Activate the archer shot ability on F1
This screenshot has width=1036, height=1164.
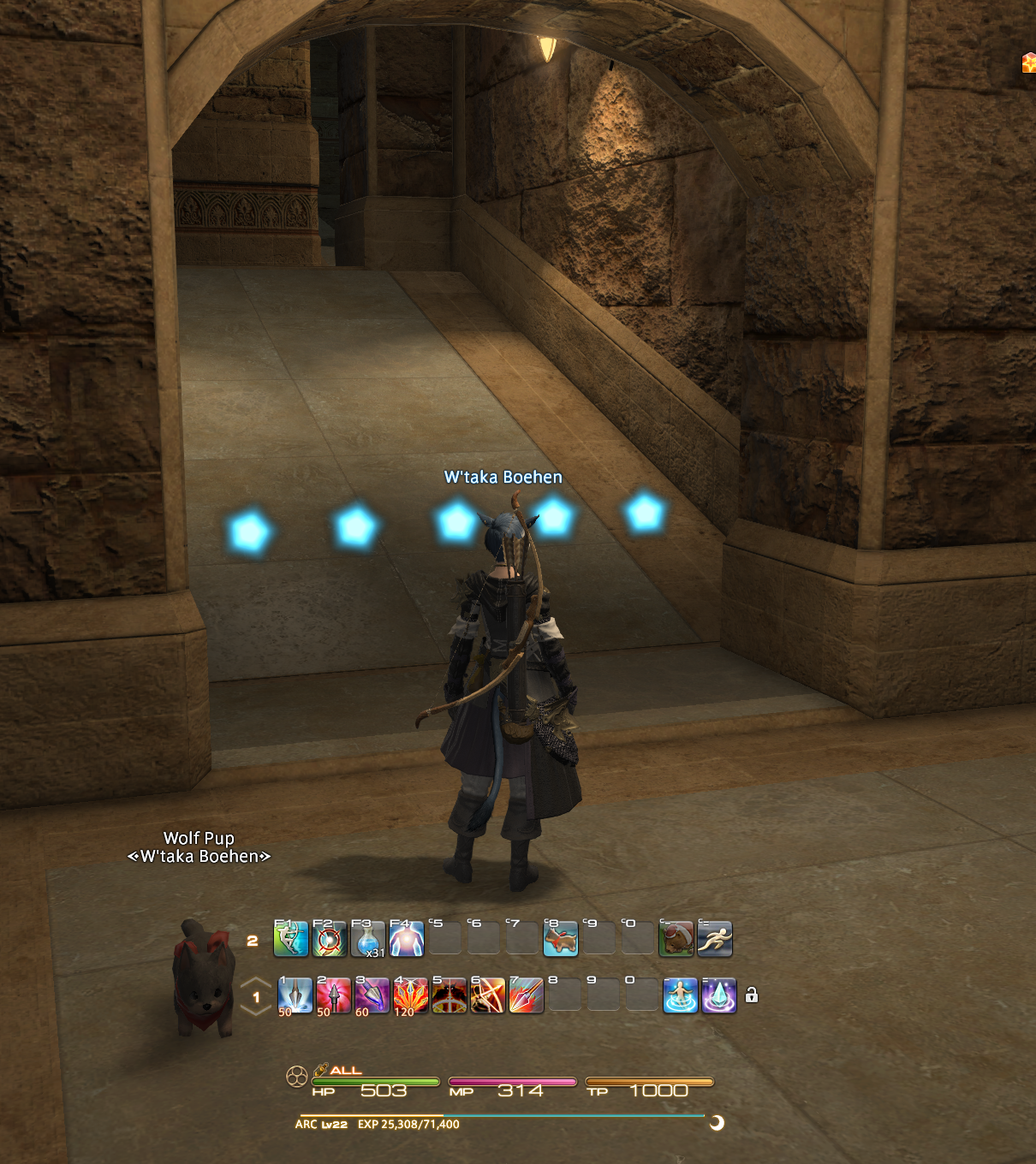coord(291,939)
